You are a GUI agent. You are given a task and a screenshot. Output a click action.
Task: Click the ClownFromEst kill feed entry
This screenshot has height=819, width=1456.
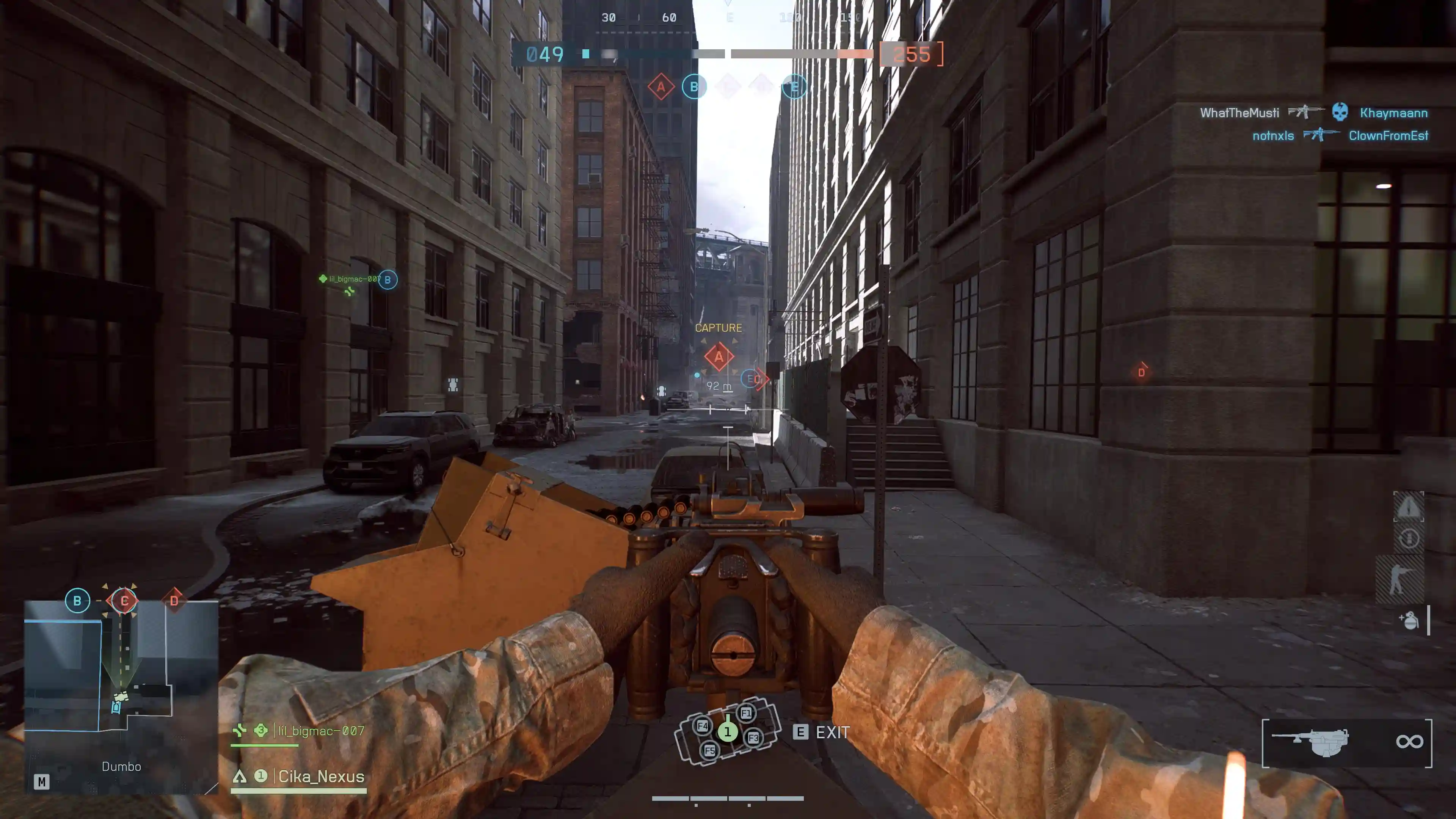(x=1388, y=136)
